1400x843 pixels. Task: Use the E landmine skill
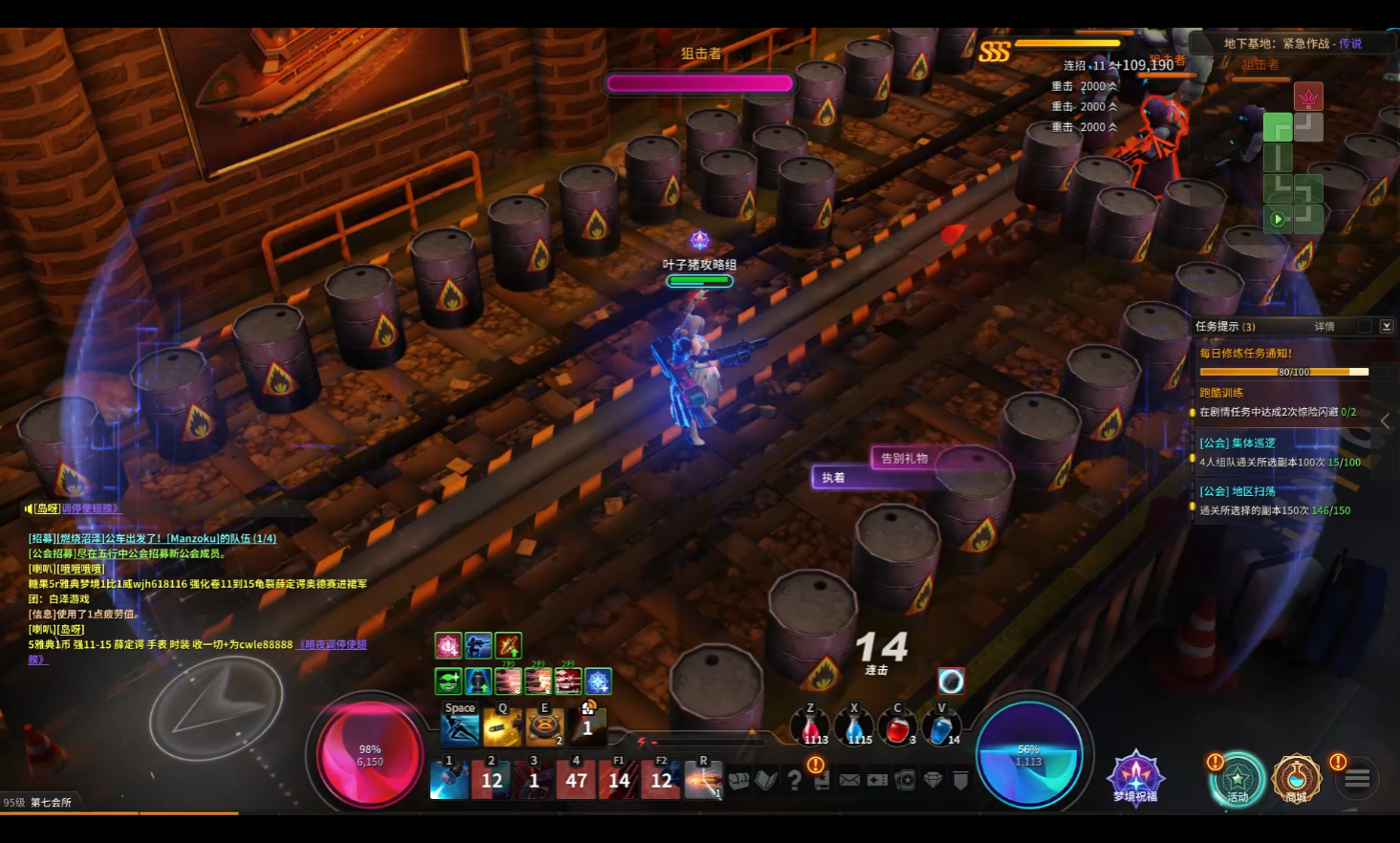545,728
